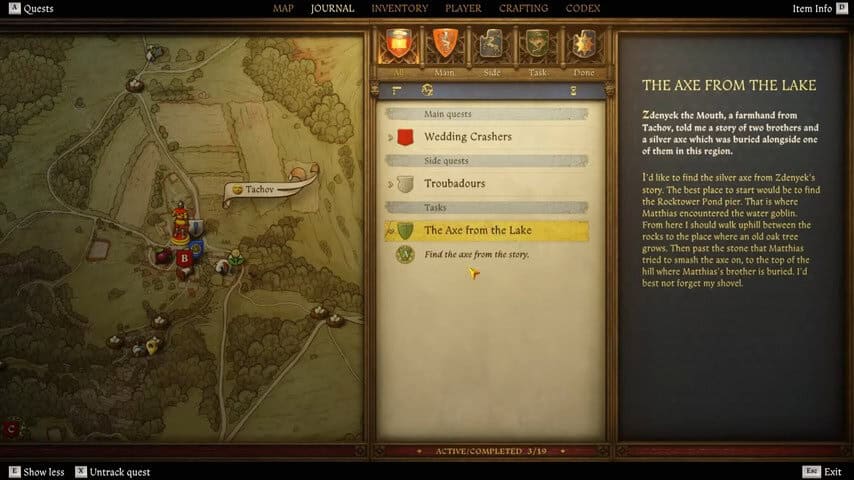Click the Item Info button
The height and width of the screenshot is (480, 854).
(x=817, y=9)
